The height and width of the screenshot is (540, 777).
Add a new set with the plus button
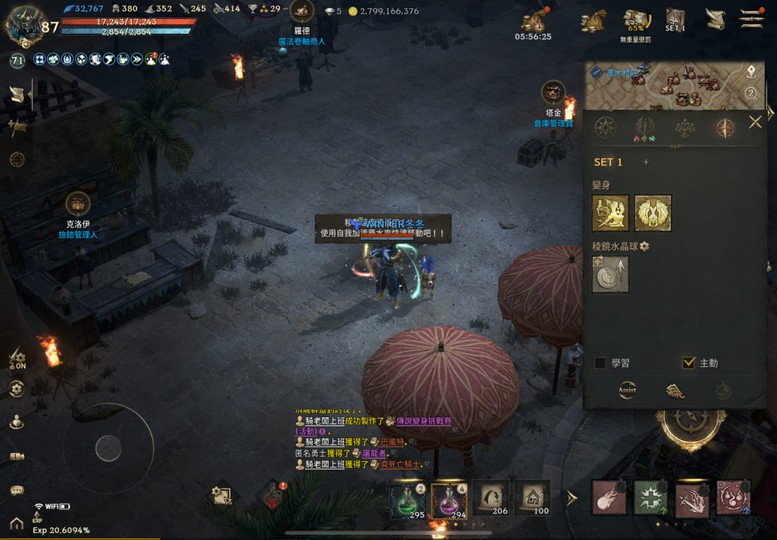(645, 162)
